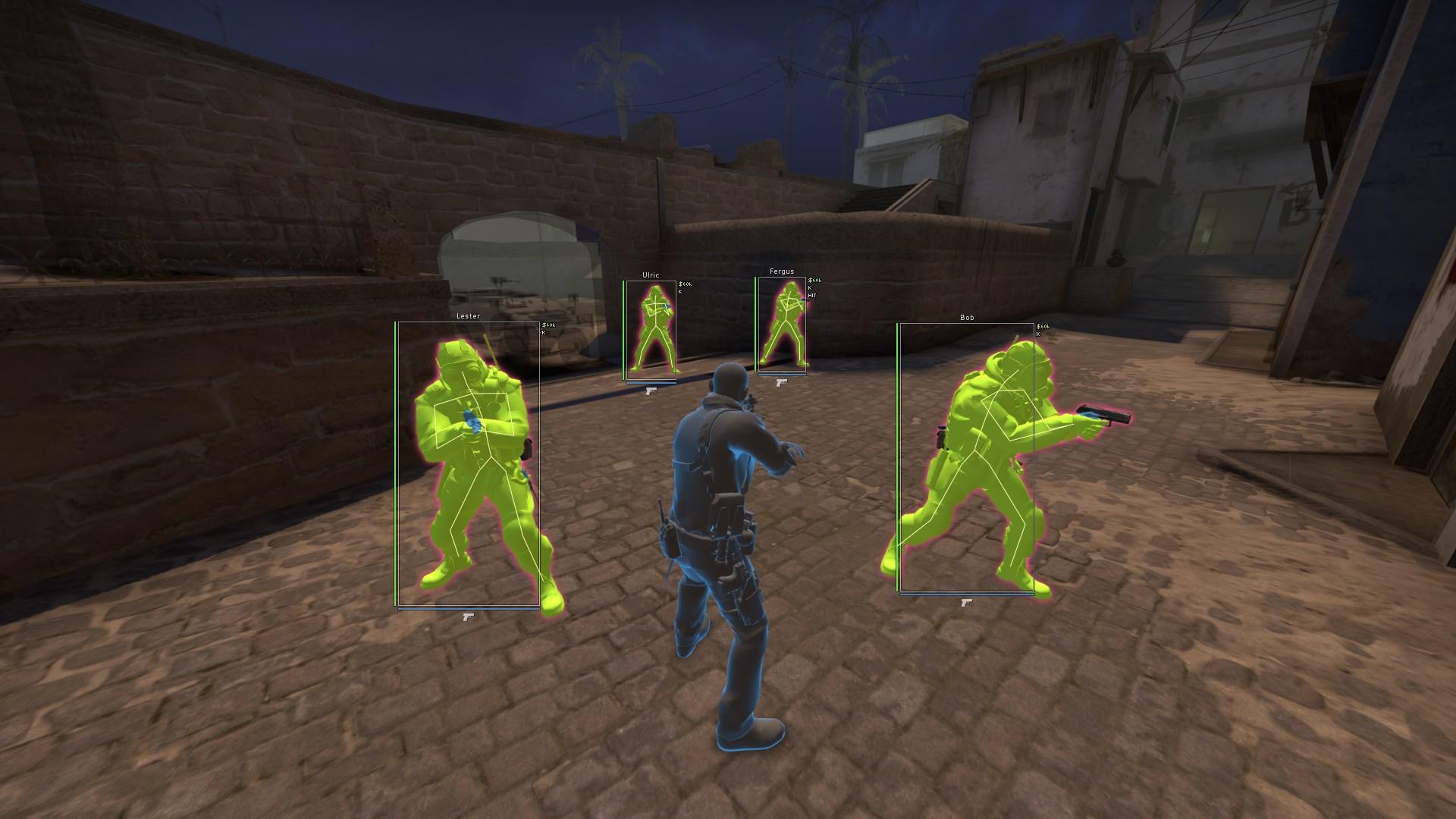Click the K kit indicator beside Lester
The image size is (1456, 819).
(543, 331)
